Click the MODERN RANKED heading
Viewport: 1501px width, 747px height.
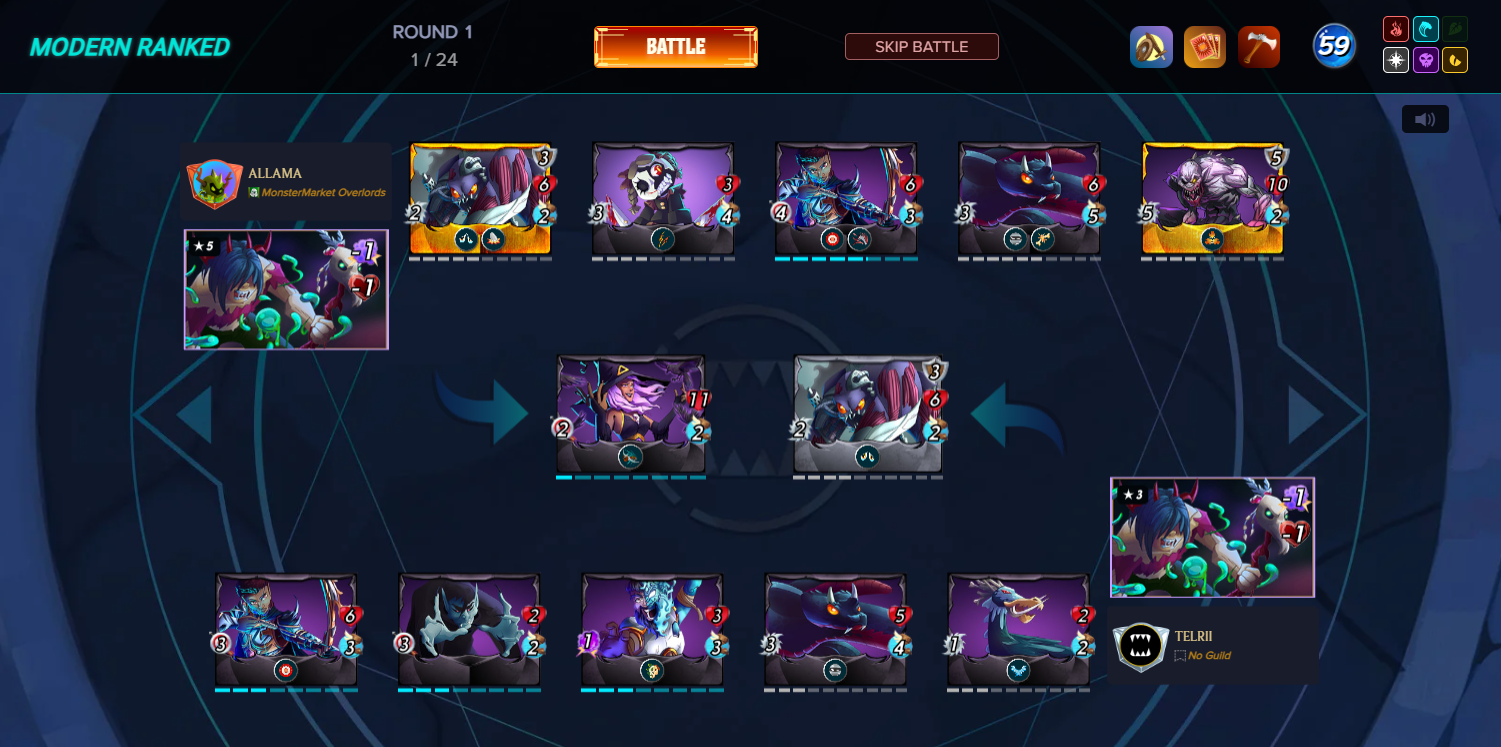point(129,46)
